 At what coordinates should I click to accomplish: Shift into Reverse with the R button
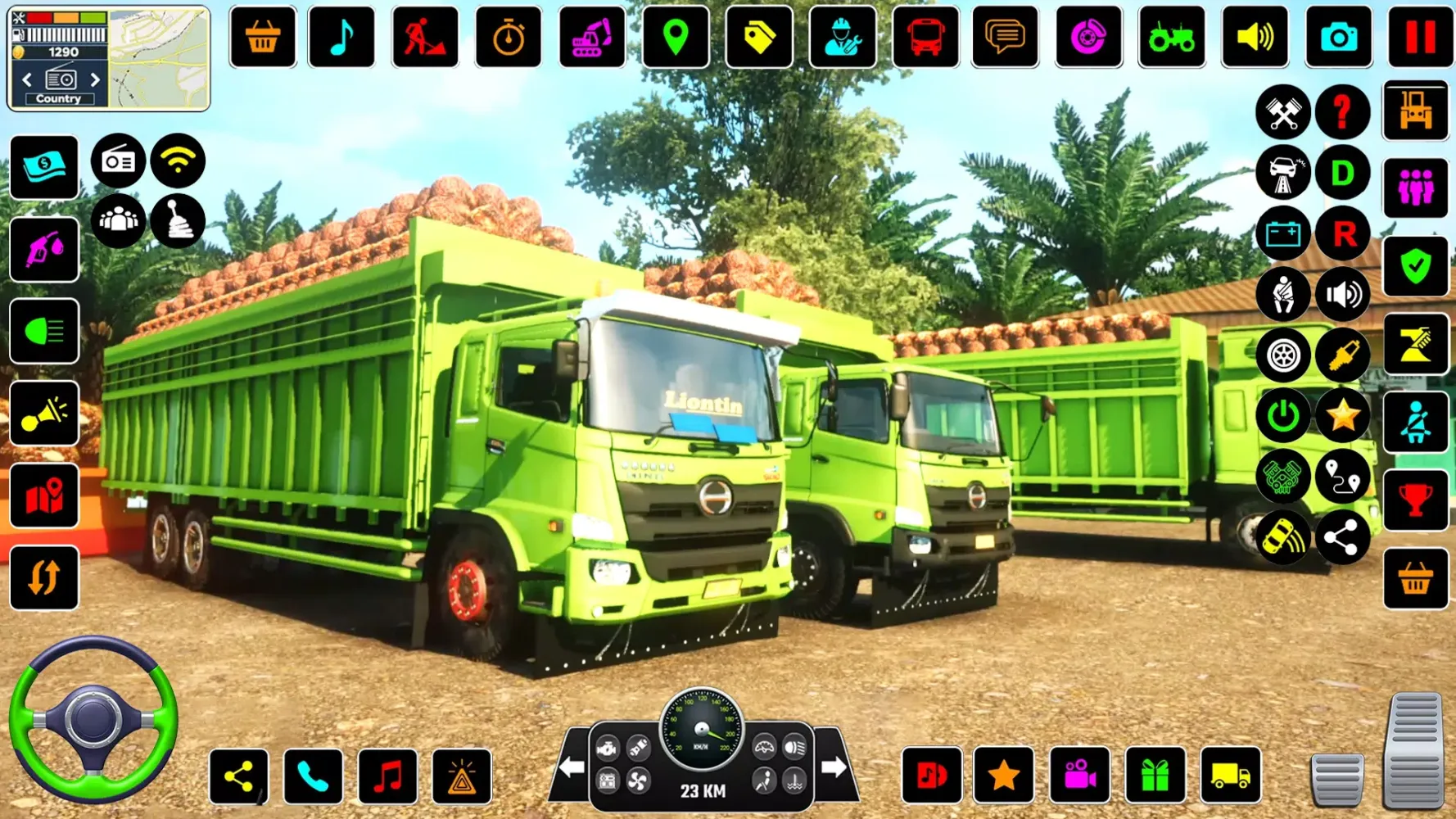pyautogui.click(x=1342, y=233)
